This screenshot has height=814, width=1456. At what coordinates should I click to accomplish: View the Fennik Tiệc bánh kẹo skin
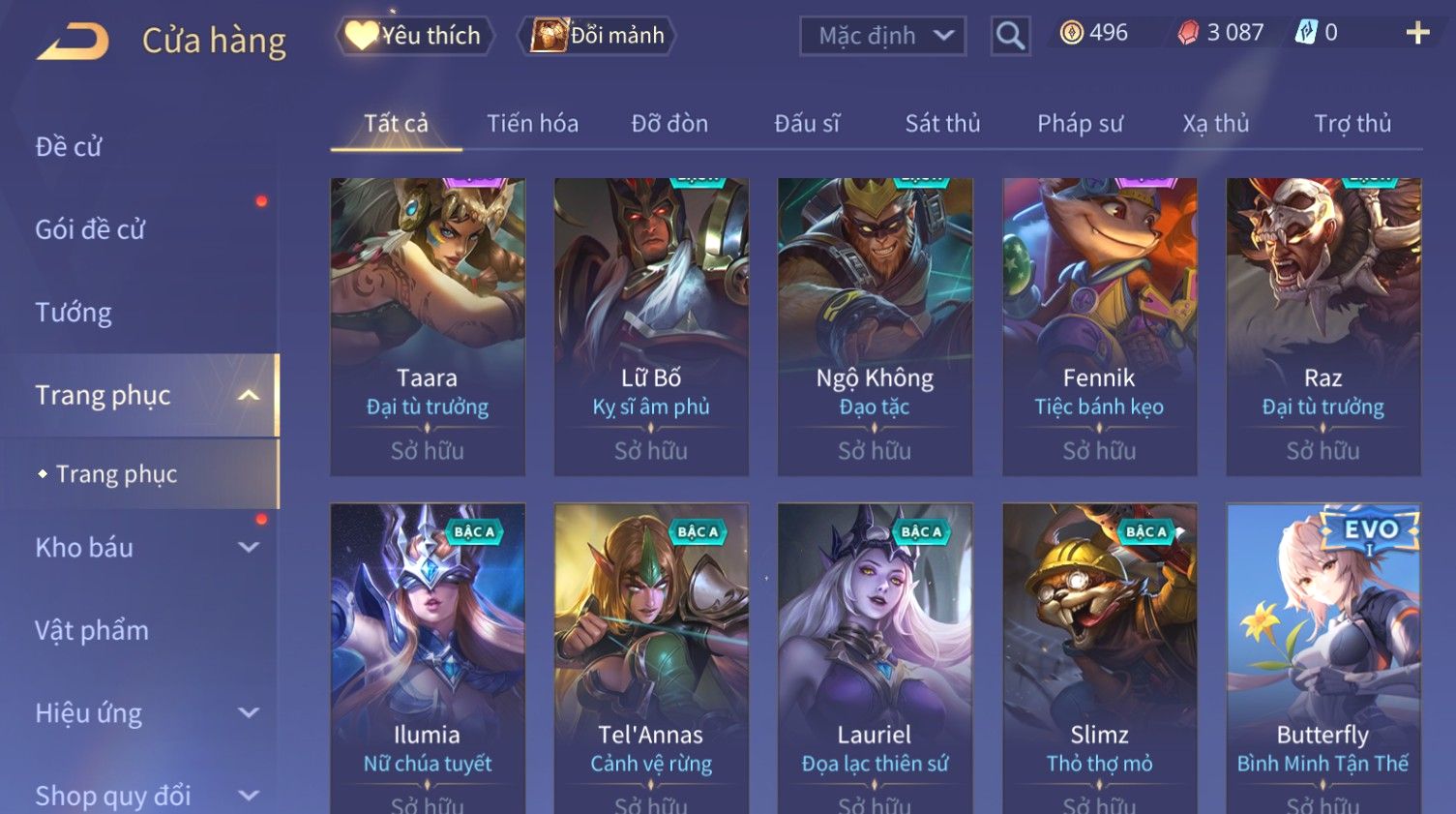point(1099,326)
